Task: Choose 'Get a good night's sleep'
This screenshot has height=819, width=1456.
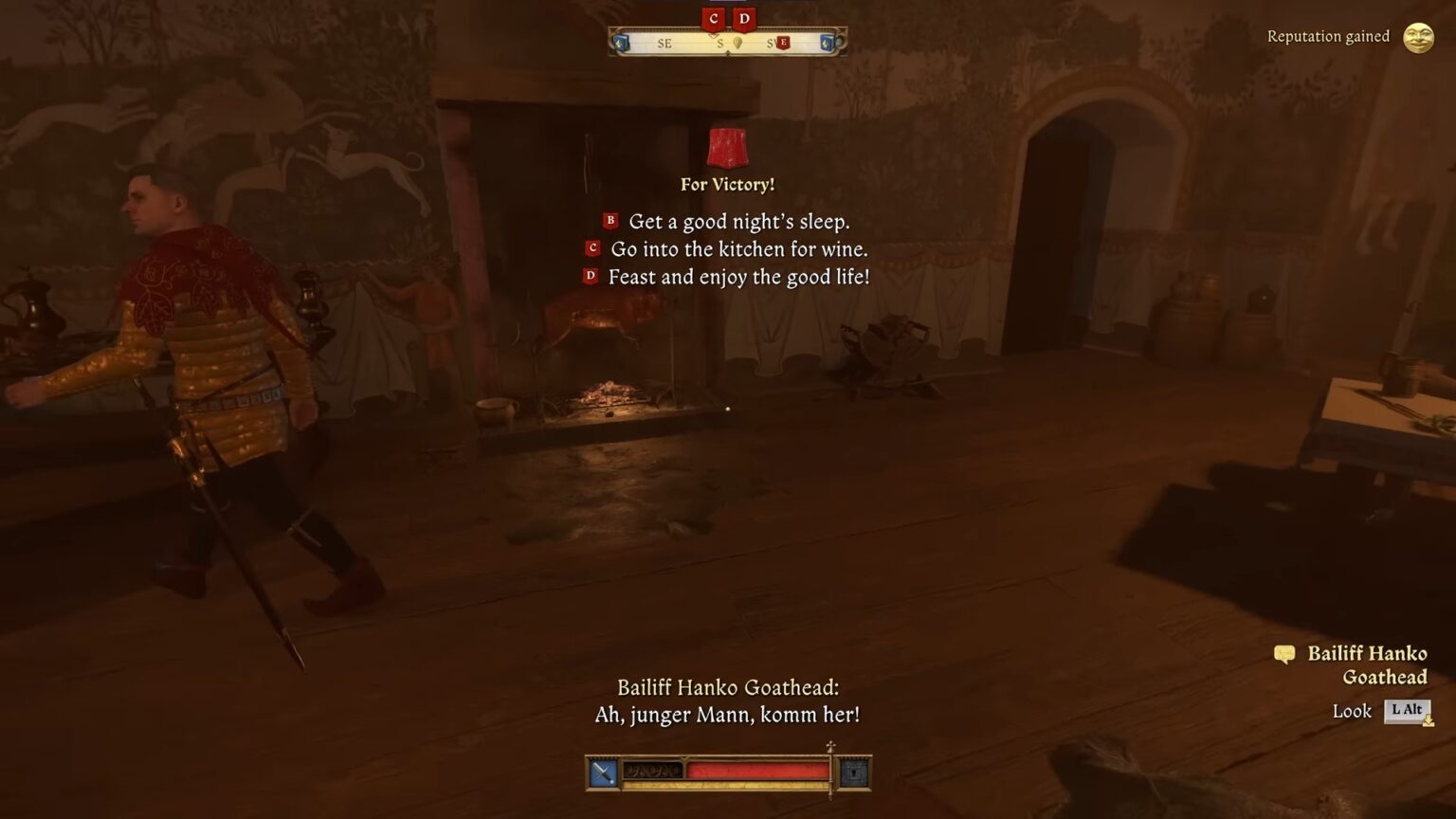Action: [x=739, y=222]
